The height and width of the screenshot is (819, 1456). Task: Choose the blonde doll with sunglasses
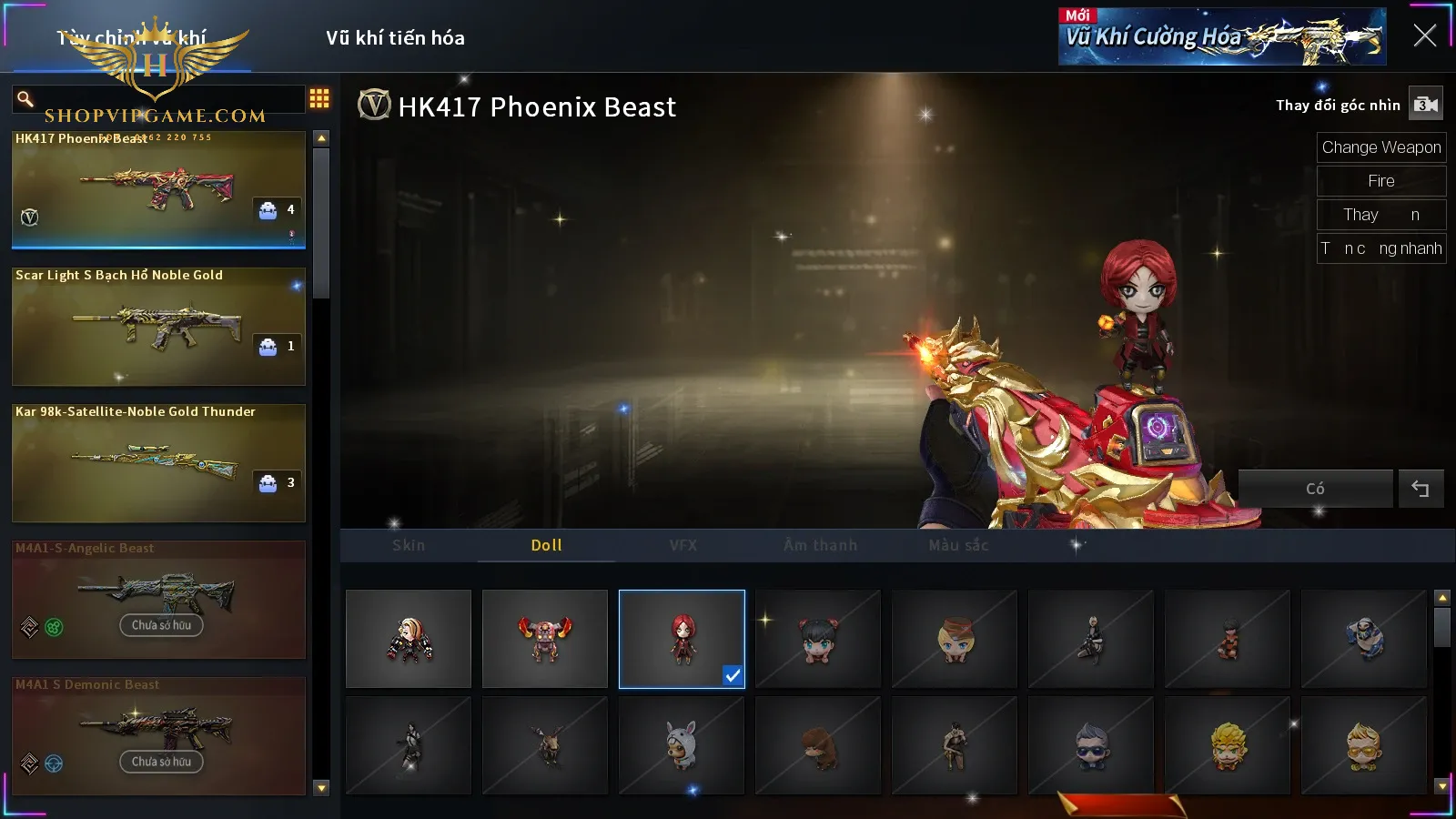click(1363, 746)
